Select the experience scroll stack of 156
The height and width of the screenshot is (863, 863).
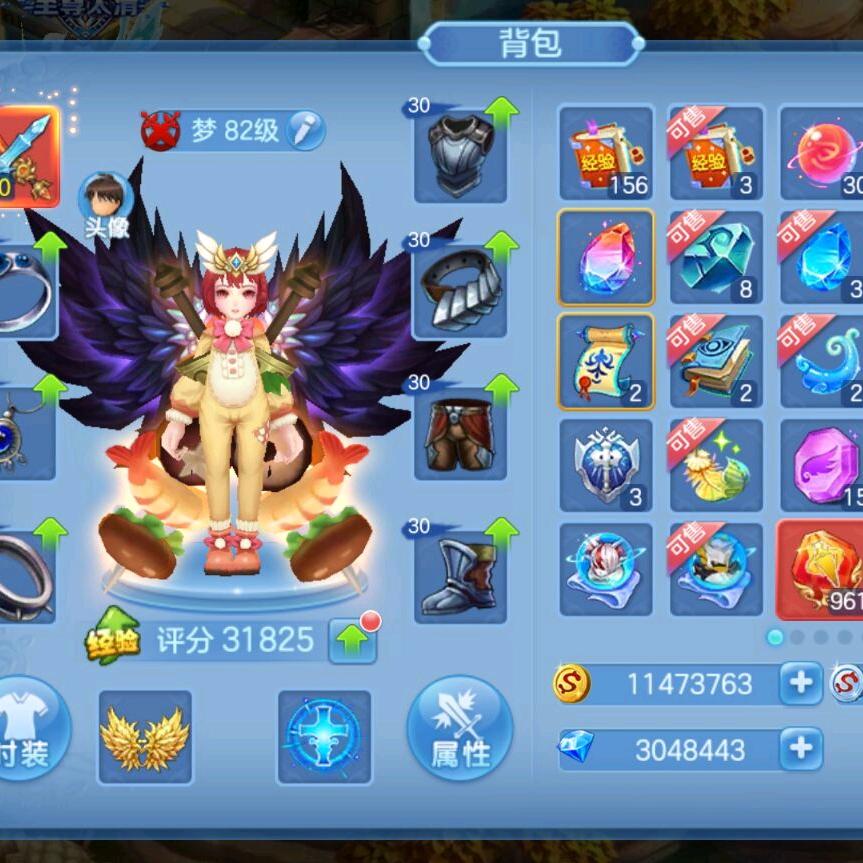pos(606,153)
